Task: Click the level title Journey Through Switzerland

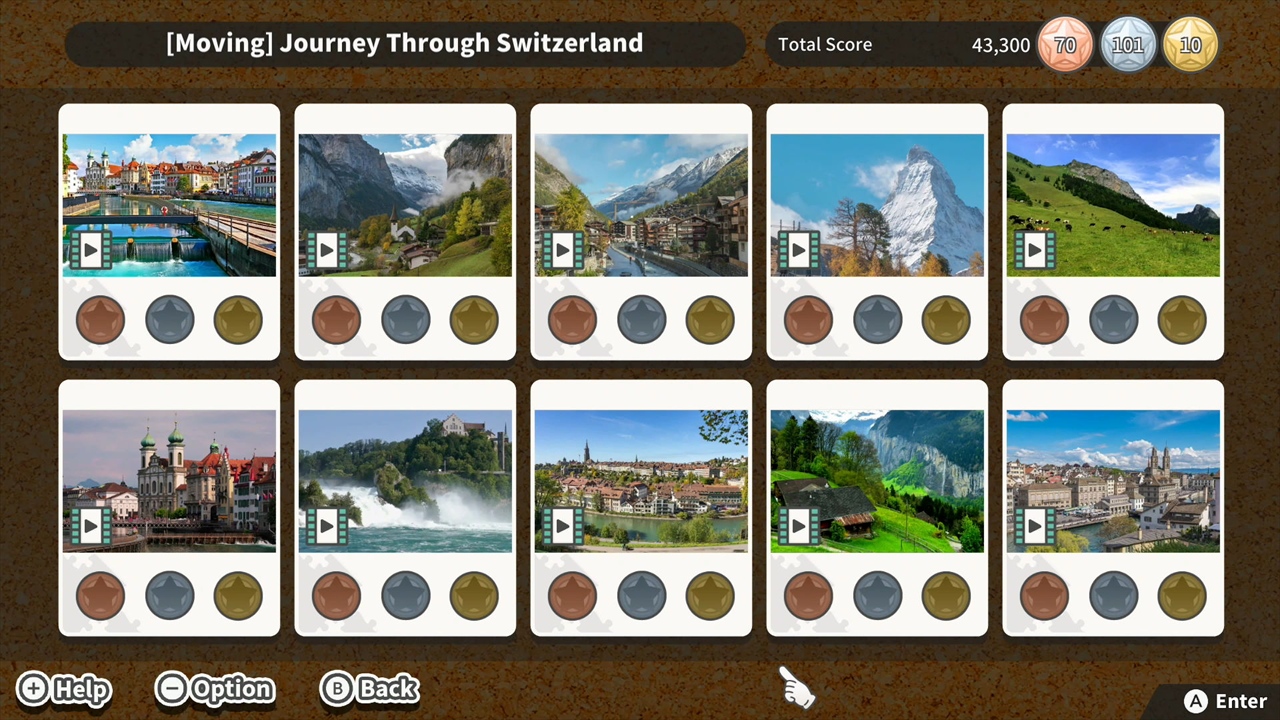Action: tap(404, 43)
